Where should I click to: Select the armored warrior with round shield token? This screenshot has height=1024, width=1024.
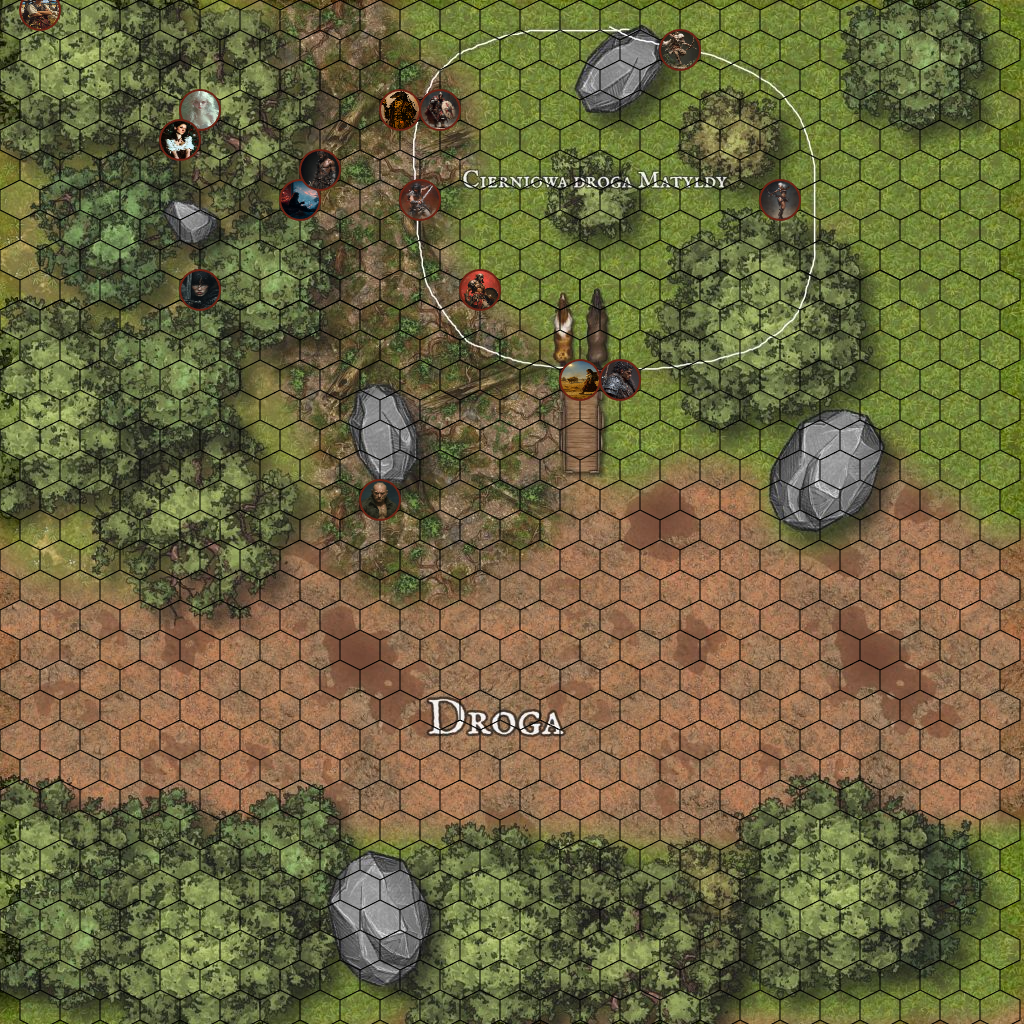point(440,110)
